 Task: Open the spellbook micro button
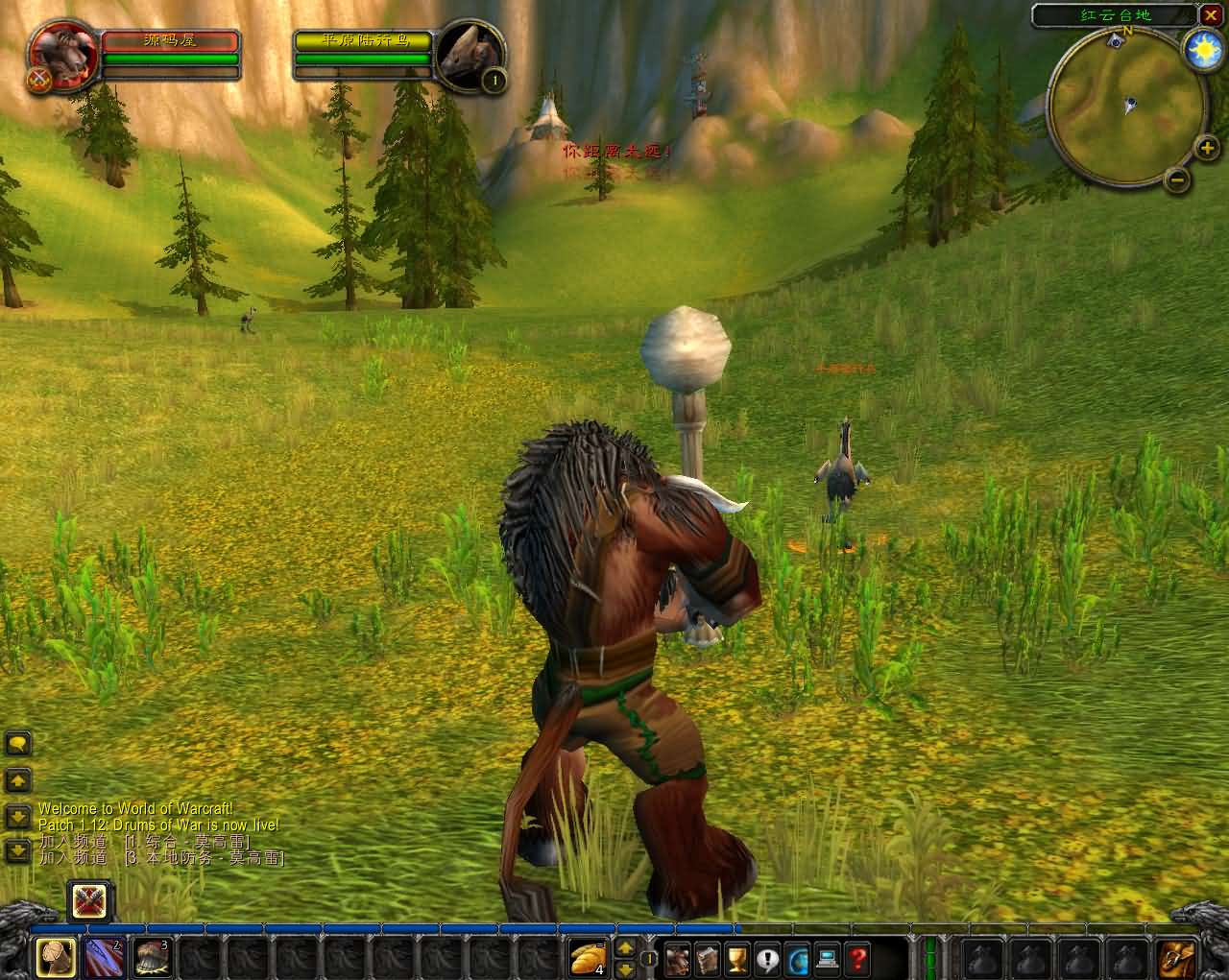pos(708,957)
